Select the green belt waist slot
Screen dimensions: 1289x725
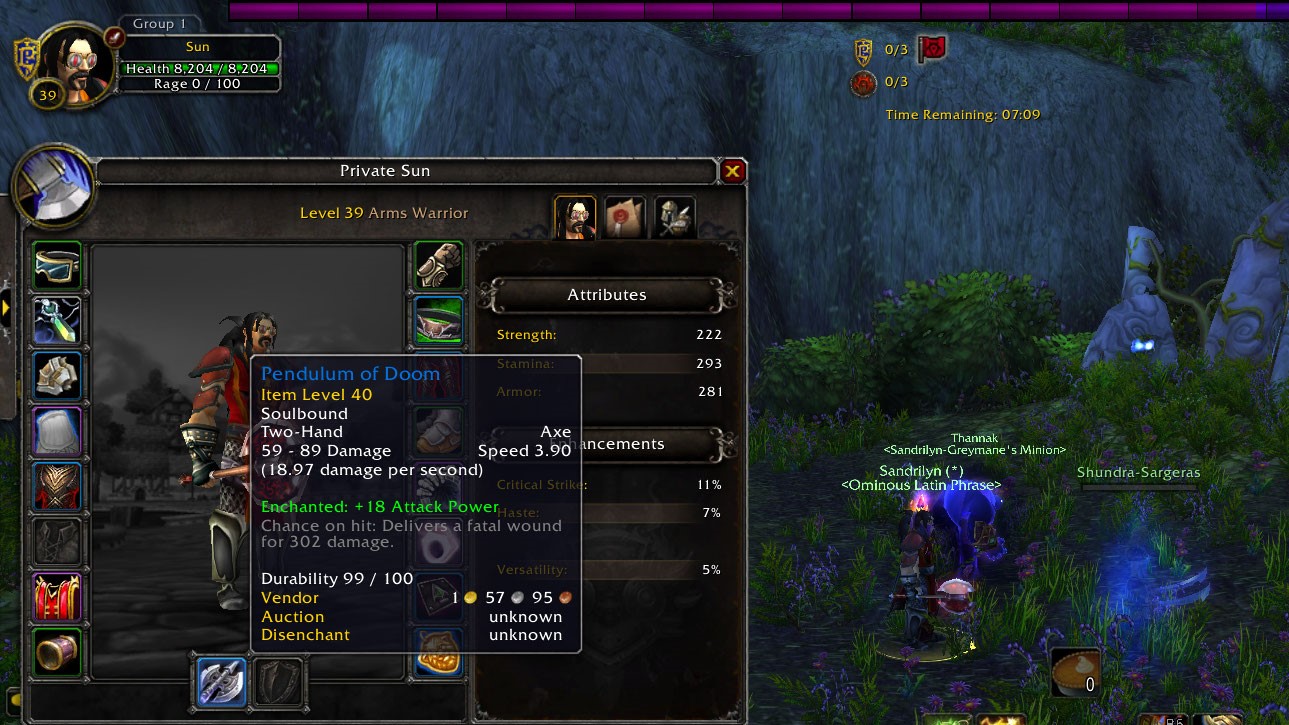click(439, 320)
